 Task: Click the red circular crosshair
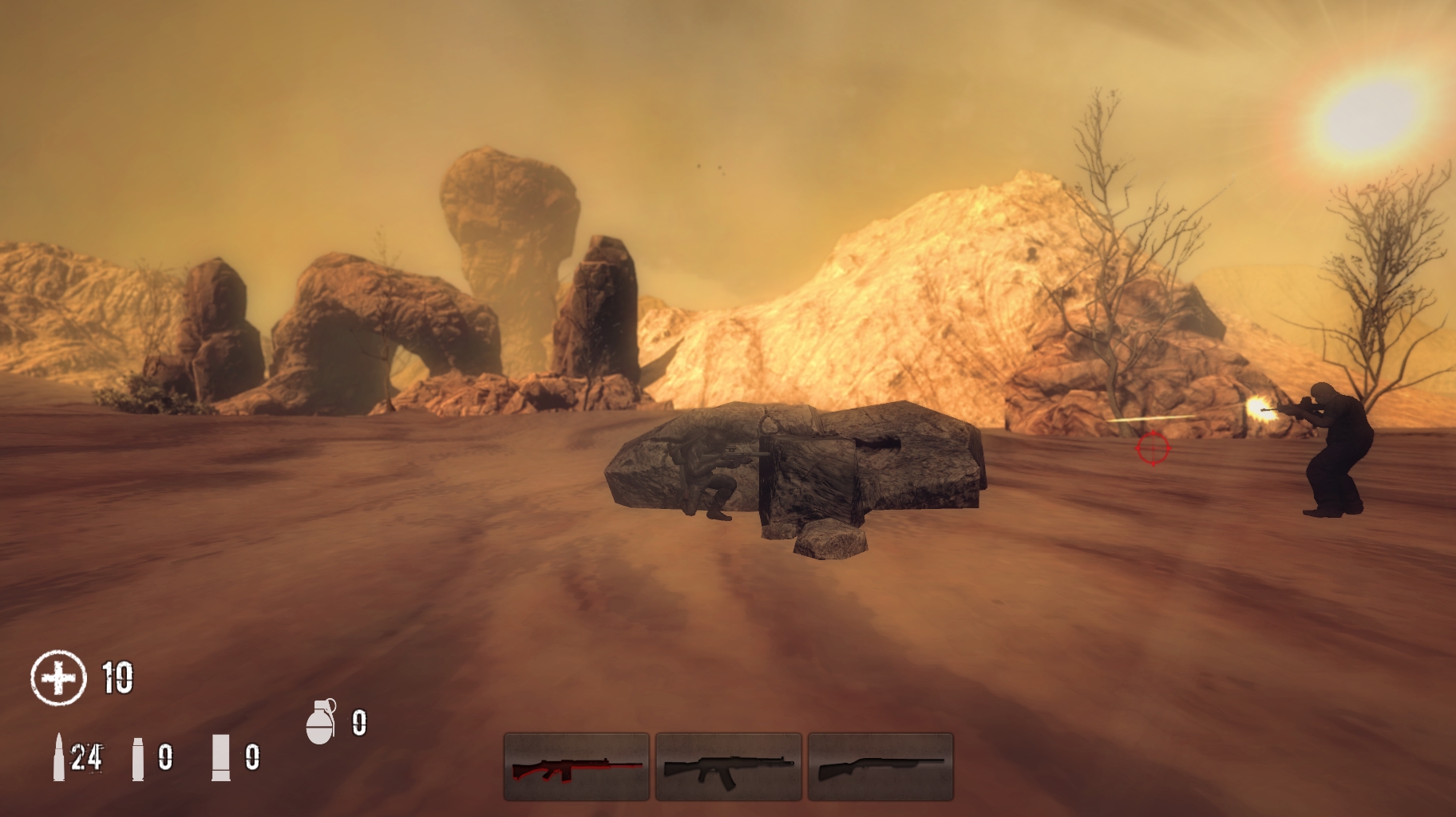click(1152, 450)
